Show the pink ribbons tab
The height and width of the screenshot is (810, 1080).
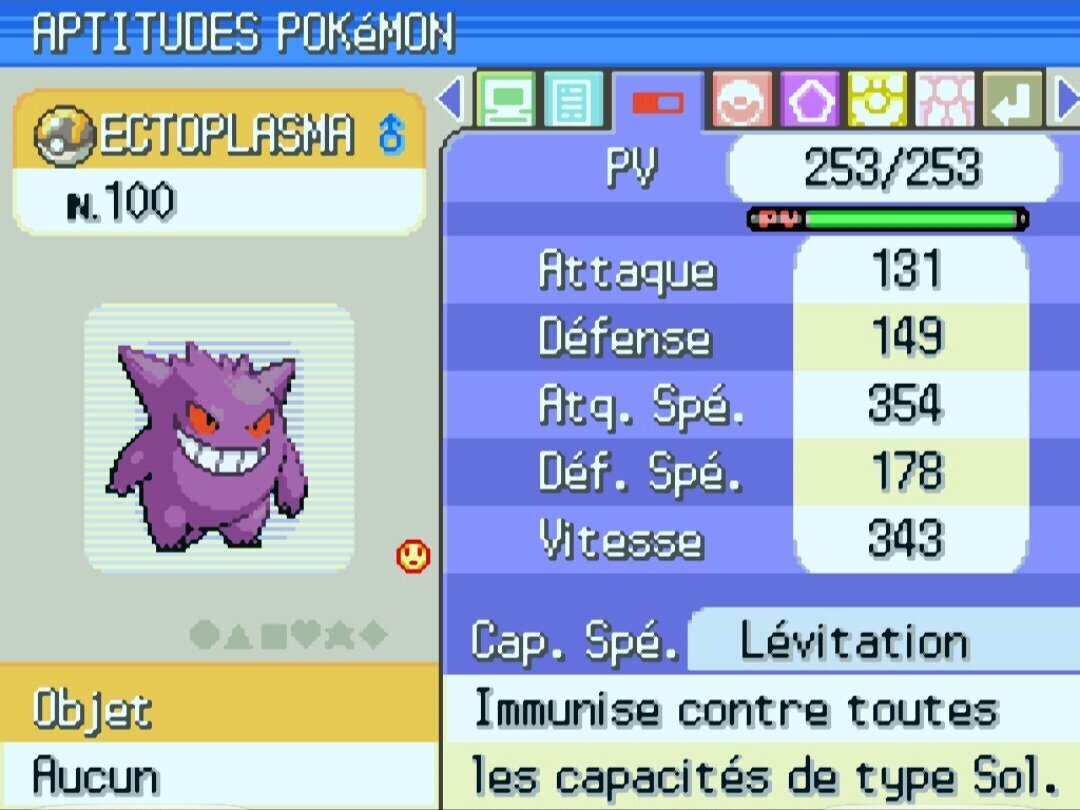click(945, 100)
